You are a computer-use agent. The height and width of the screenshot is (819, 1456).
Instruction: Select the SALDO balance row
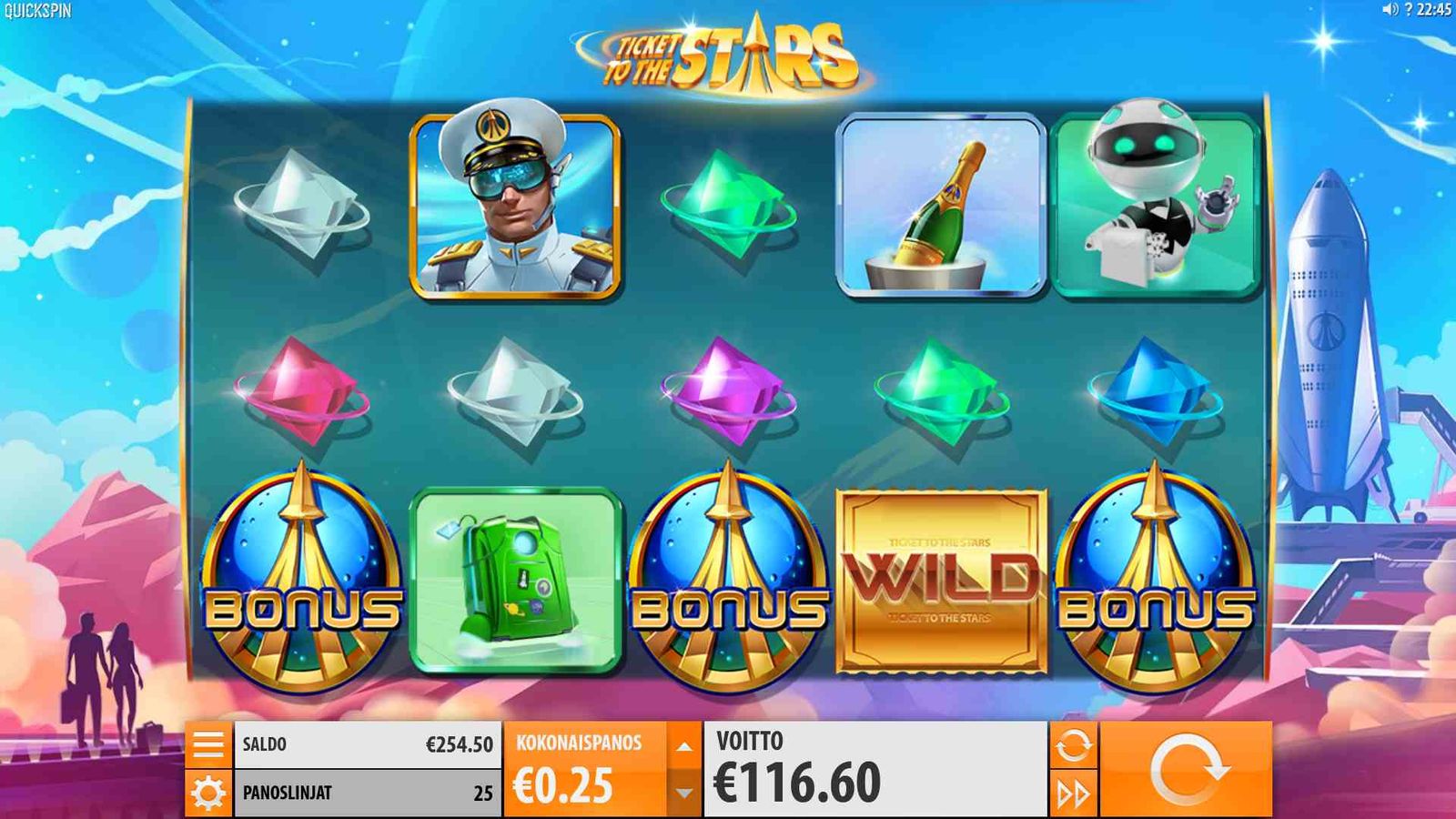[364, 744]
